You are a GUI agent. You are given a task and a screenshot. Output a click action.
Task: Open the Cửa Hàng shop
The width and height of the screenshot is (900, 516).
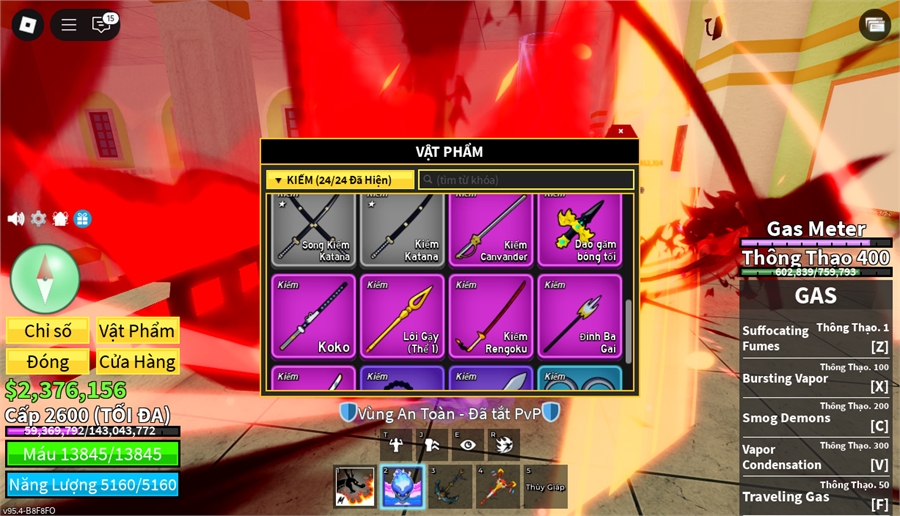[137, 361]
